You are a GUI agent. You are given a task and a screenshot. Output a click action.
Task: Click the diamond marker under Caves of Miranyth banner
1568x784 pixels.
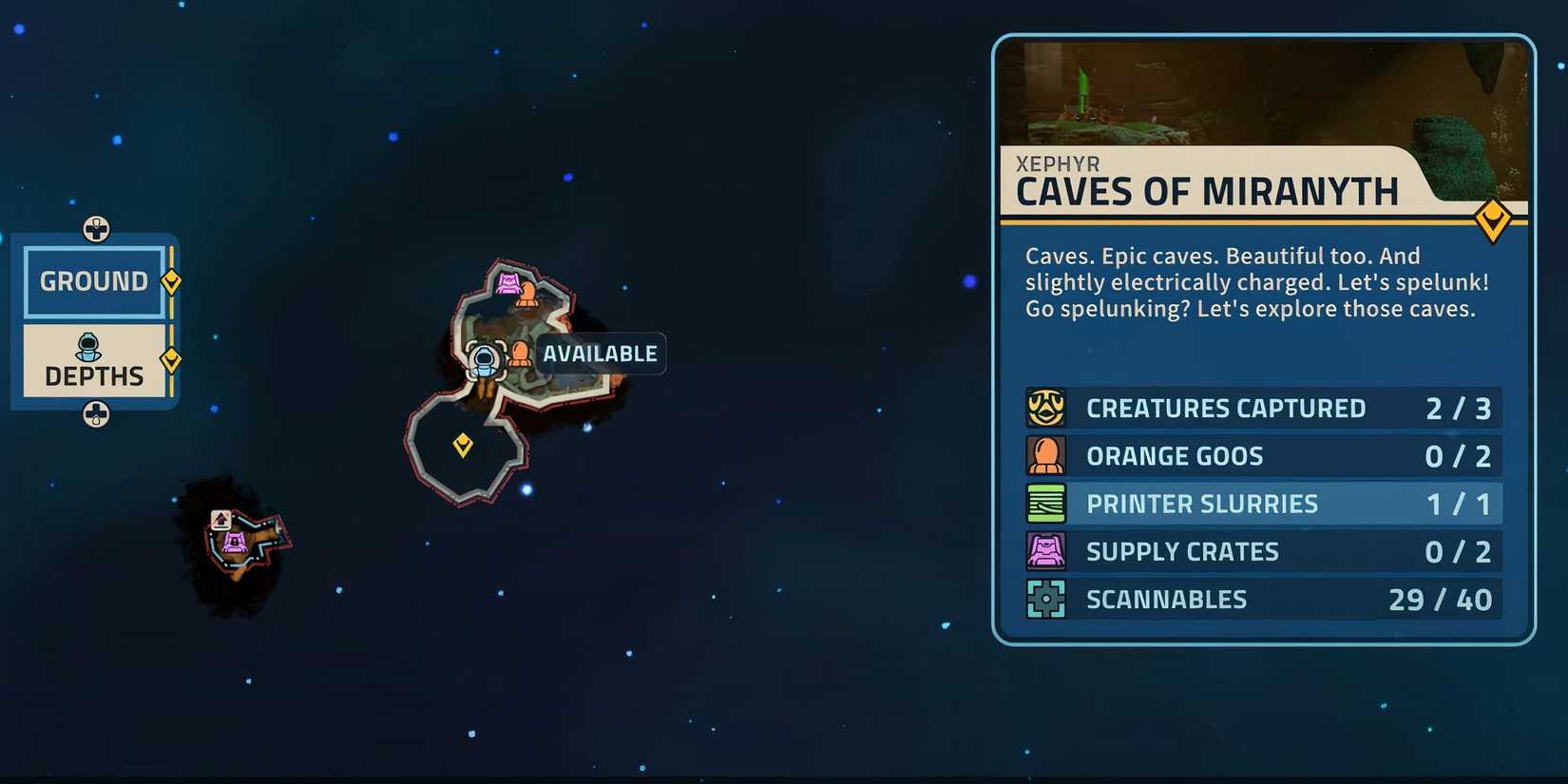coord(1495,220)
